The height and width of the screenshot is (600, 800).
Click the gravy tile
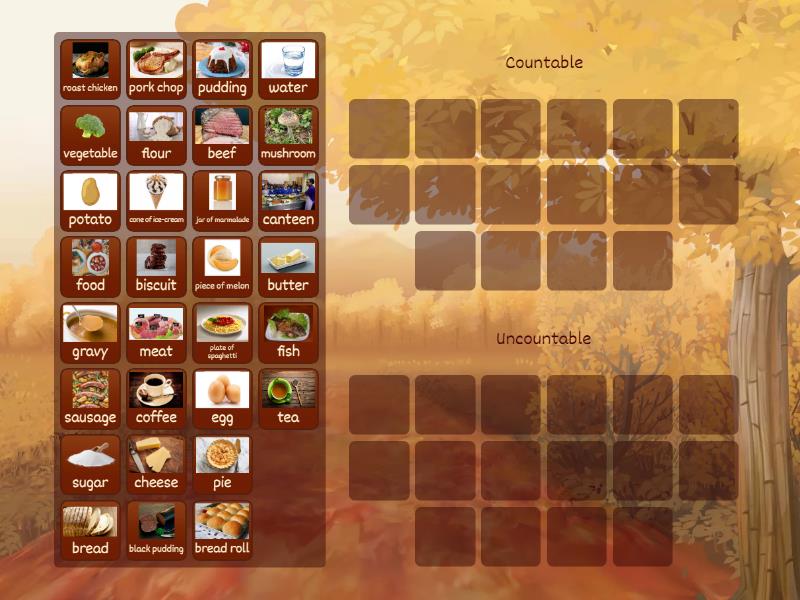90,333
